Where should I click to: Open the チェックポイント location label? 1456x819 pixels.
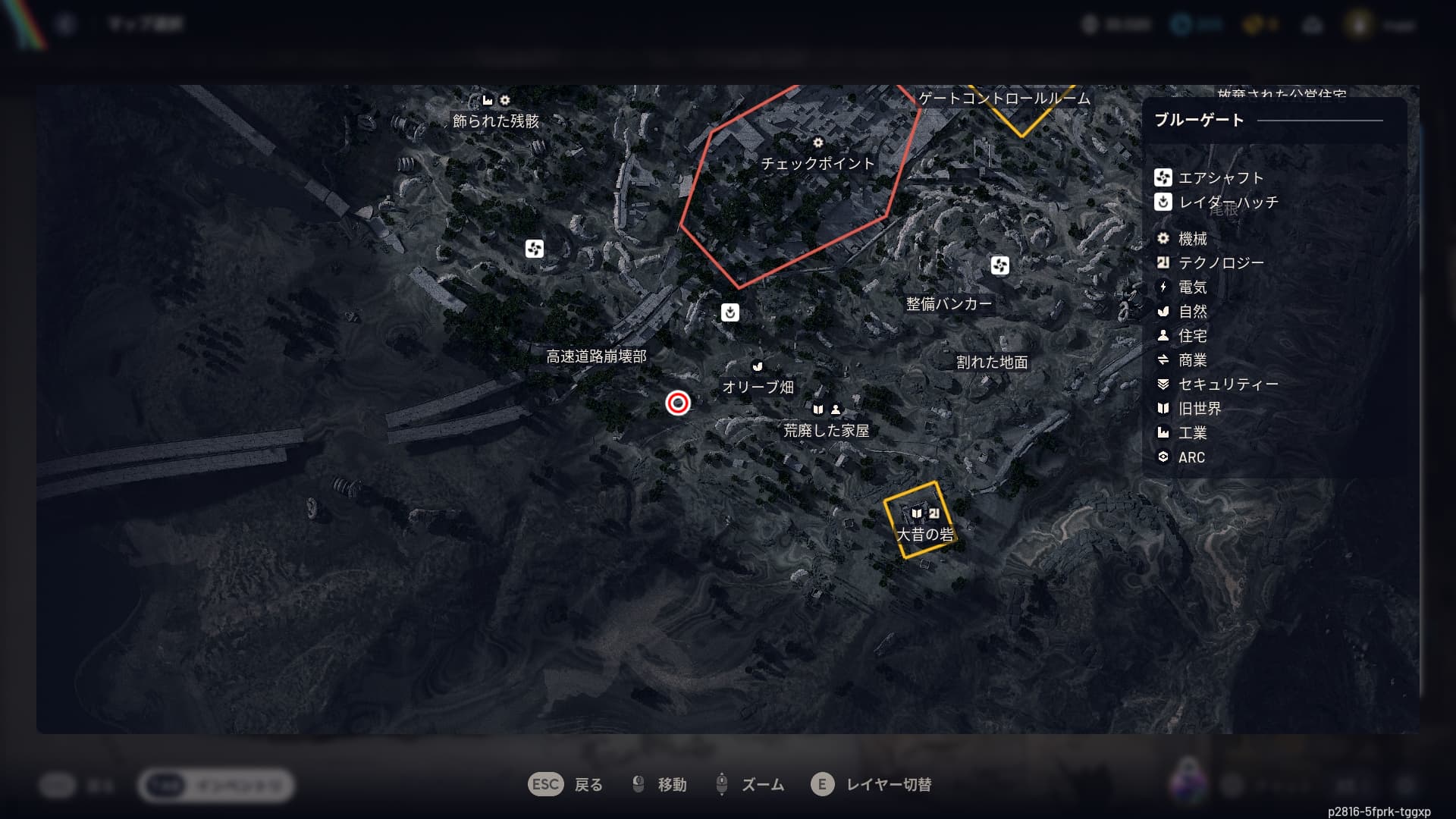[817, 163]
